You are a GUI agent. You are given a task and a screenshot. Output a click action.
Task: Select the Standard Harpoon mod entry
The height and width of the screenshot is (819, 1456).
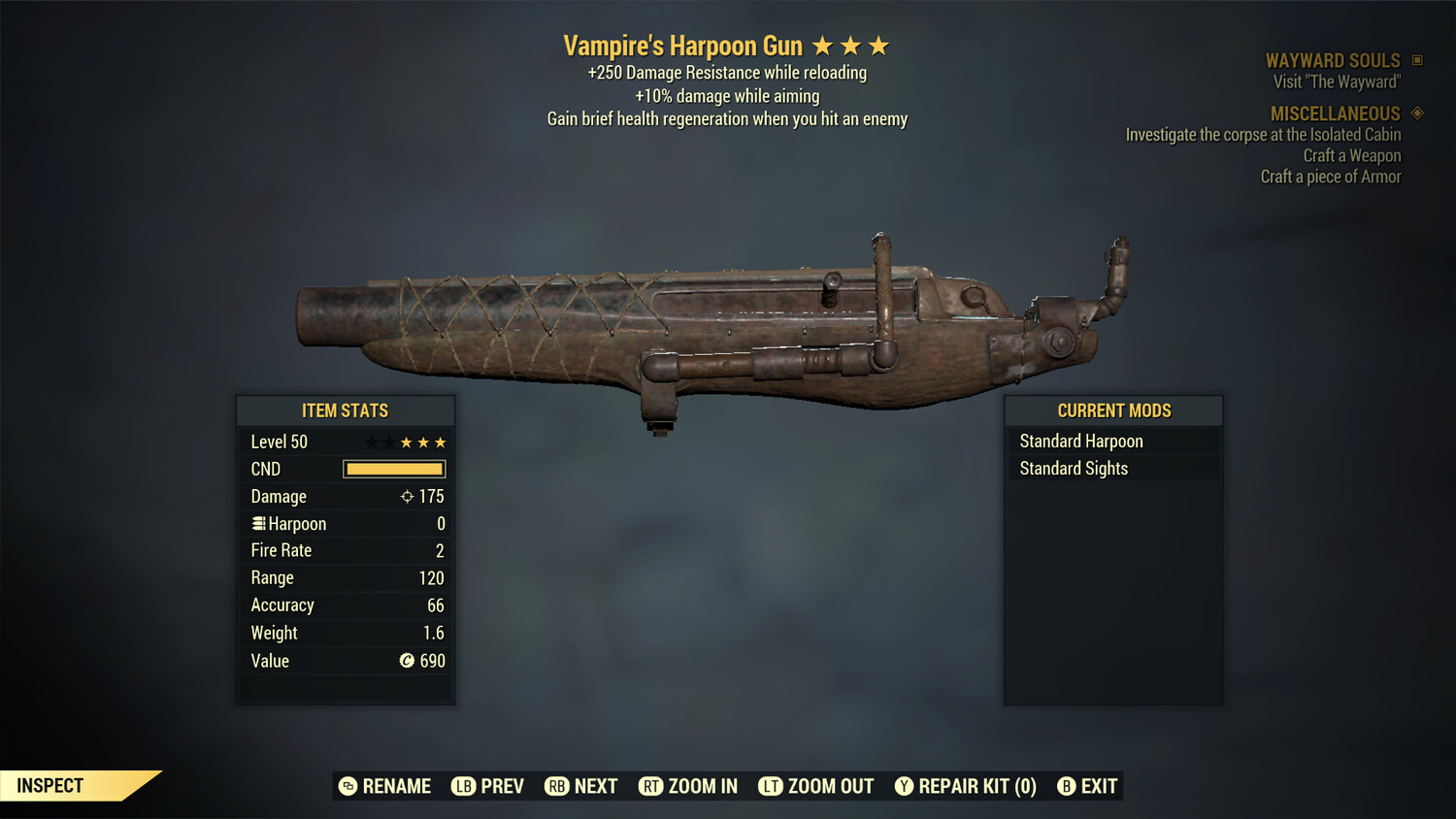pyautogui.click(x=1081, y=441)
